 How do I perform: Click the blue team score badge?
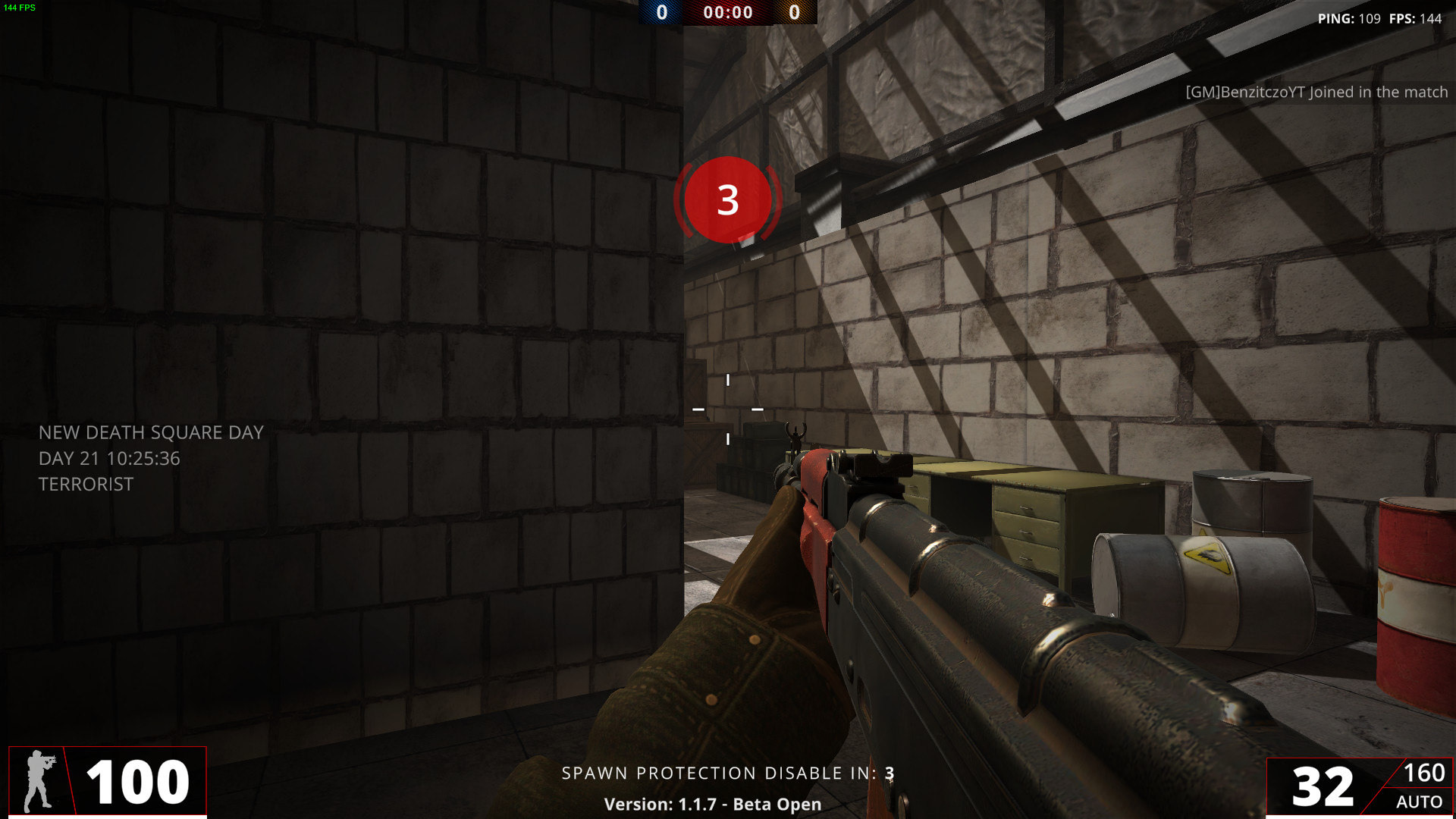click(x=659, y=12)
